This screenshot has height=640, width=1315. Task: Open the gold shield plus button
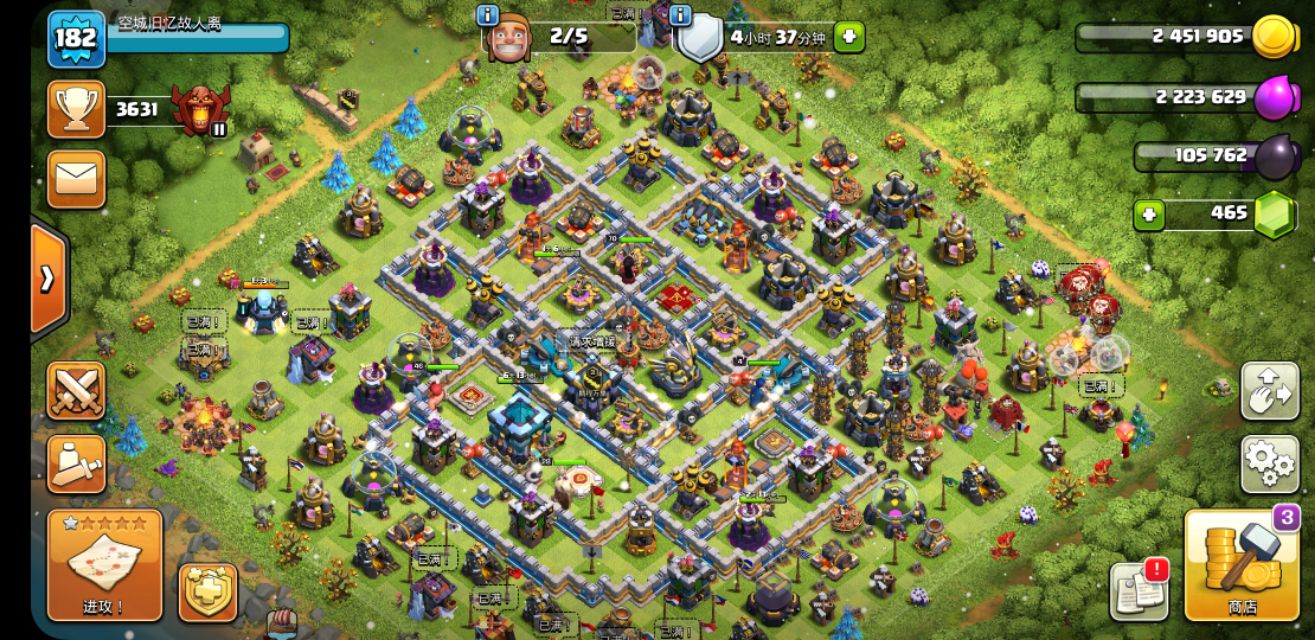coord(208,592)
